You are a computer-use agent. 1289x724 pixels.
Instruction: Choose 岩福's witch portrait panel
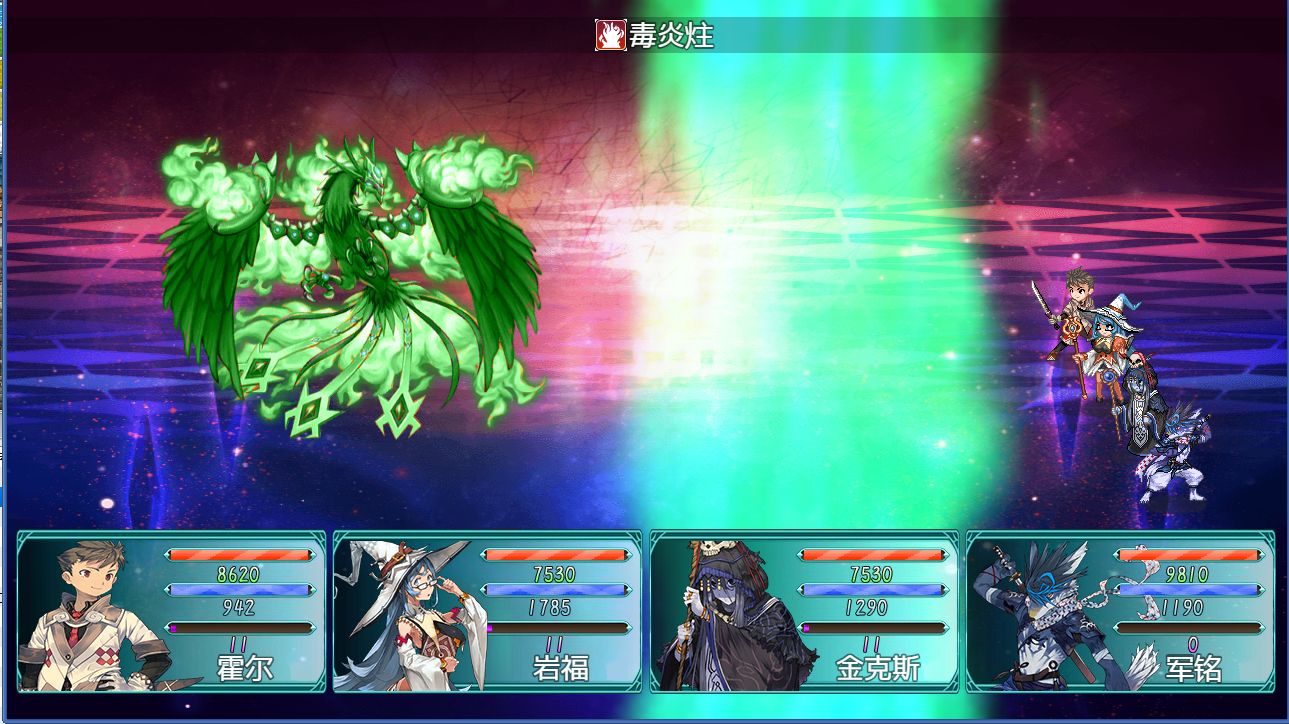point(487,611)
